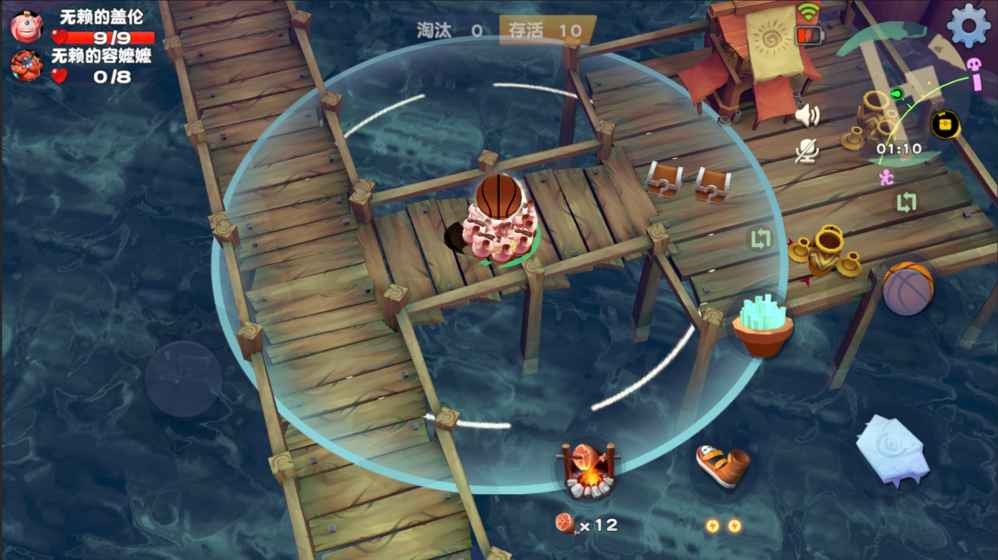This screenshot has height=560, width=998.
Task: Tap the basketball attack button
Action: click(x=907, y=288)
